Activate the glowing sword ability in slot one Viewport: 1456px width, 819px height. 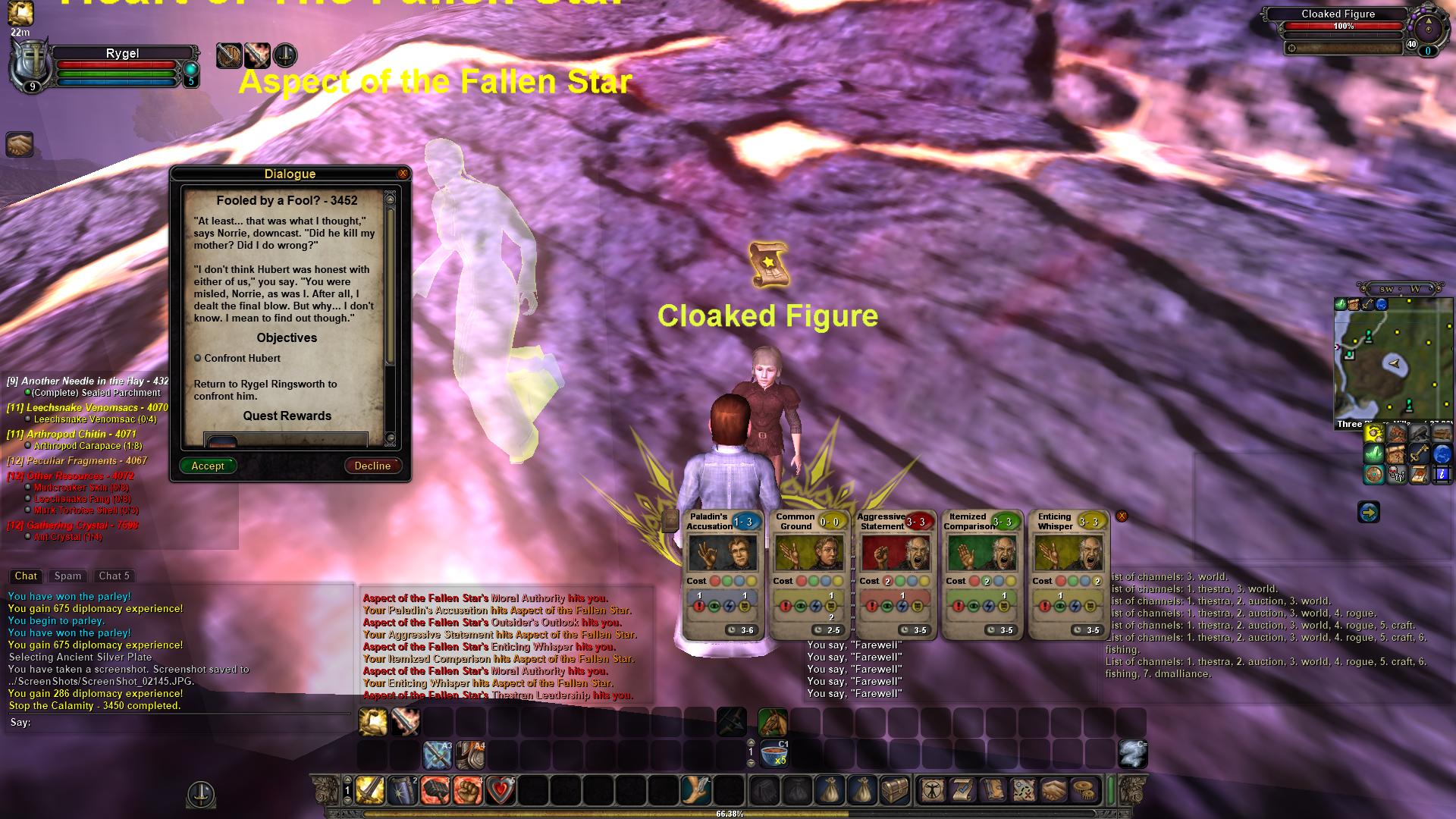[x=370, y=790]
